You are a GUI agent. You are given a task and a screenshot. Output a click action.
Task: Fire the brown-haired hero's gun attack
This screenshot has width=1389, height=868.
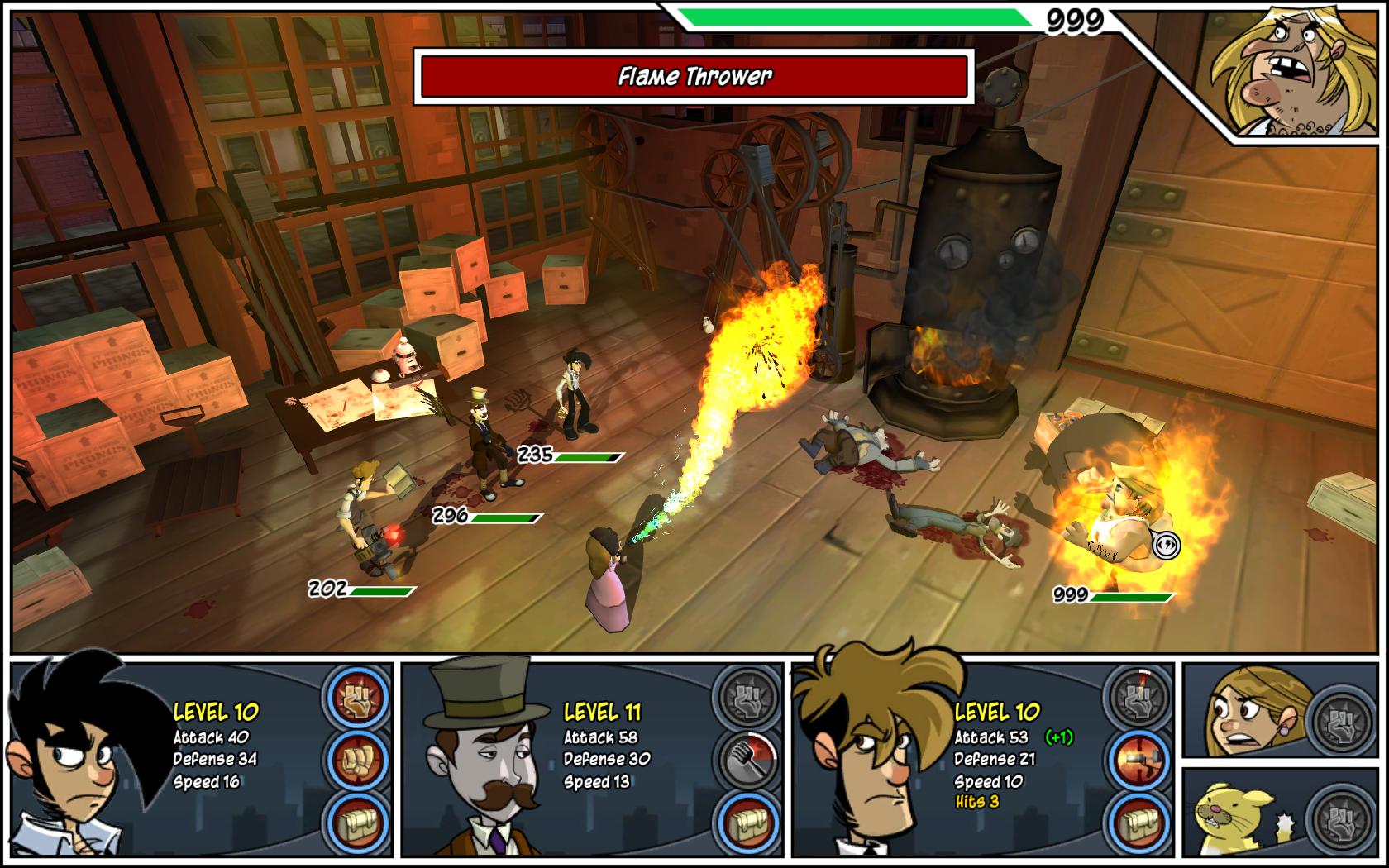(x=1138, y=757)
